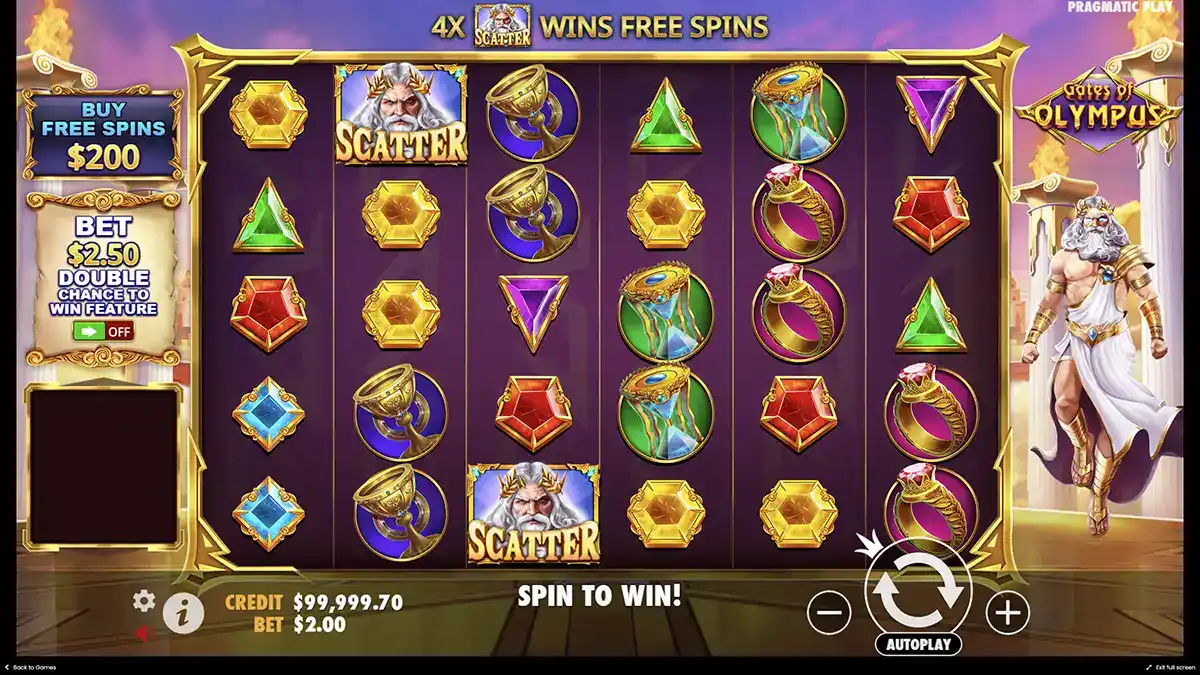Increase the bet with the plus button

pos(1007,611)
